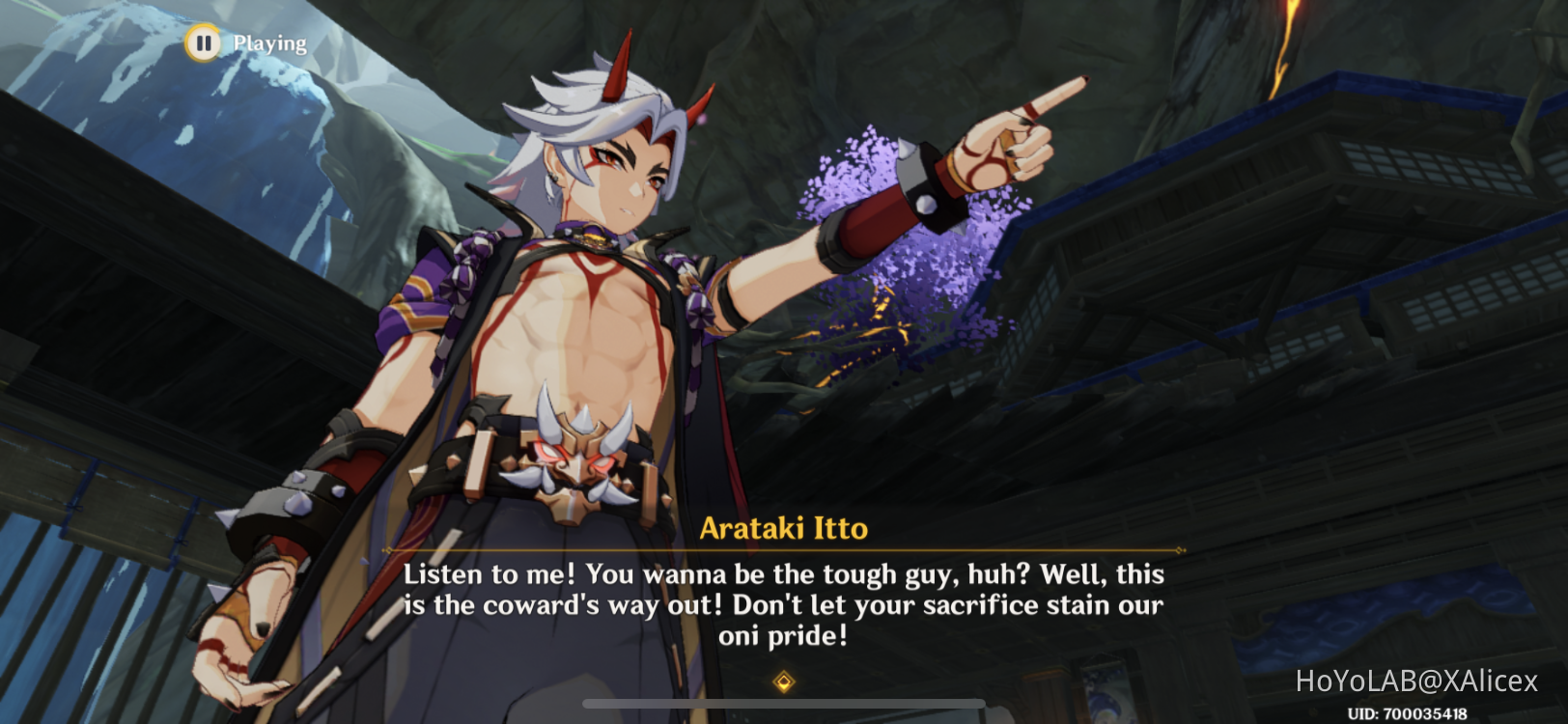Click the Arataki Itto speaker name

(x=784, y=527)
